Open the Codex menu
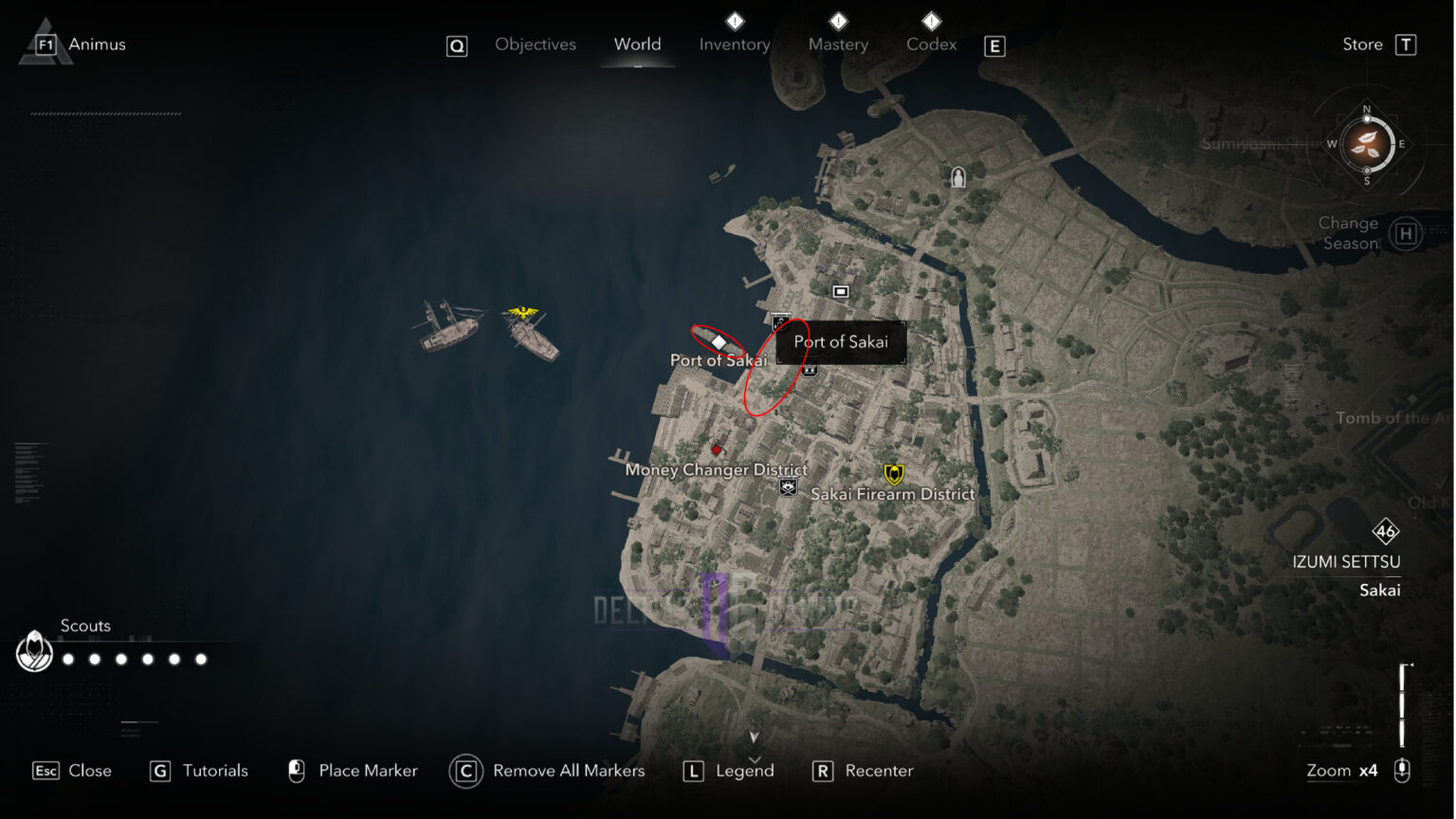Image resolution: width=1456 pixels, height=819 pixels. (x=931, y=44)
